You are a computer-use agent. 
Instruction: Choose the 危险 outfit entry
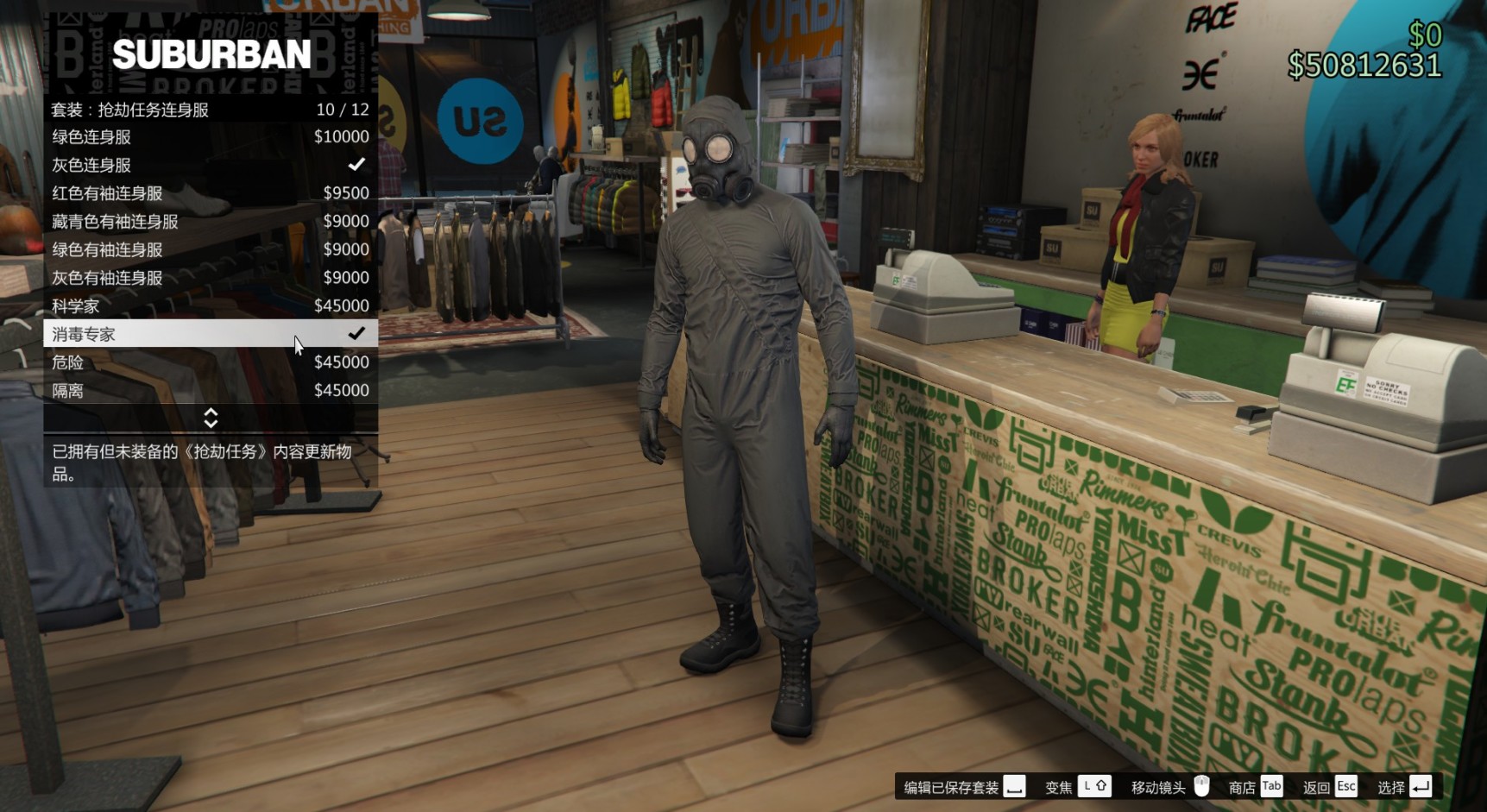(210, 362)
